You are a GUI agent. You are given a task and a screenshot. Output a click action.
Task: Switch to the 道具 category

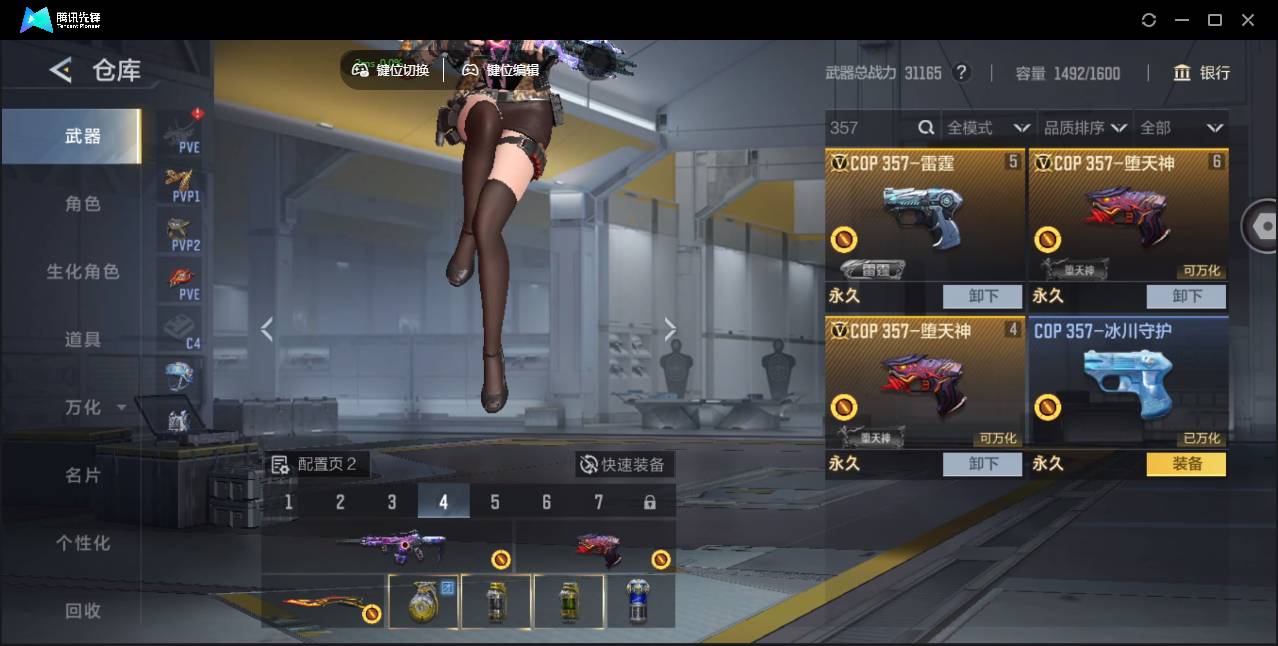pyautogui.click(x=83, y=340)
